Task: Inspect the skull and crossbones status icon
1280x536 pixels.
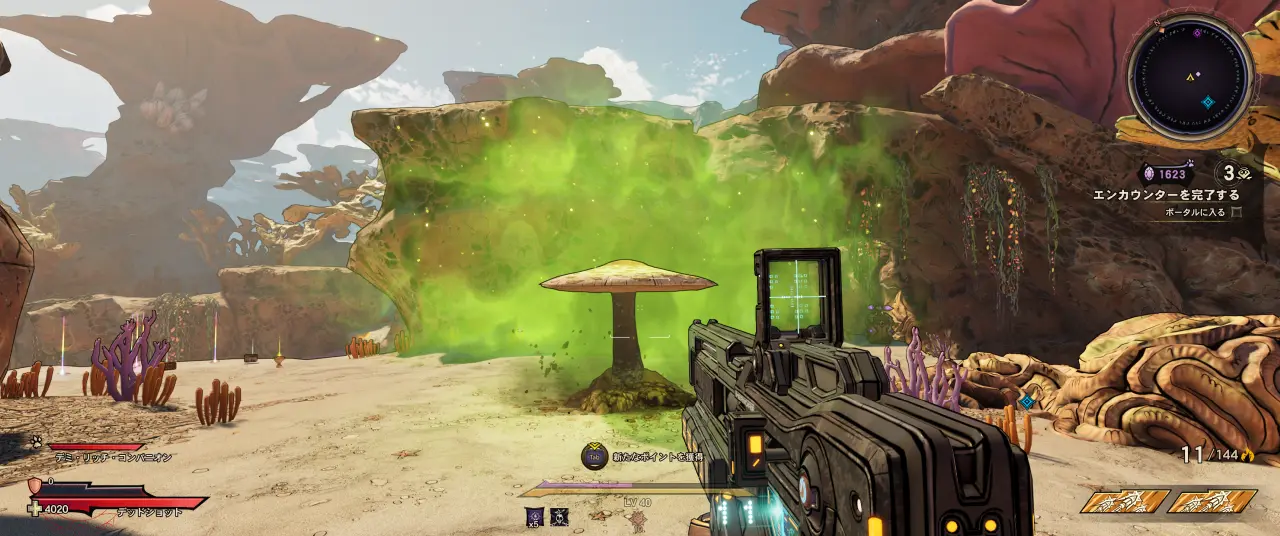Action: pyautogui.click(x=560, y=516)
